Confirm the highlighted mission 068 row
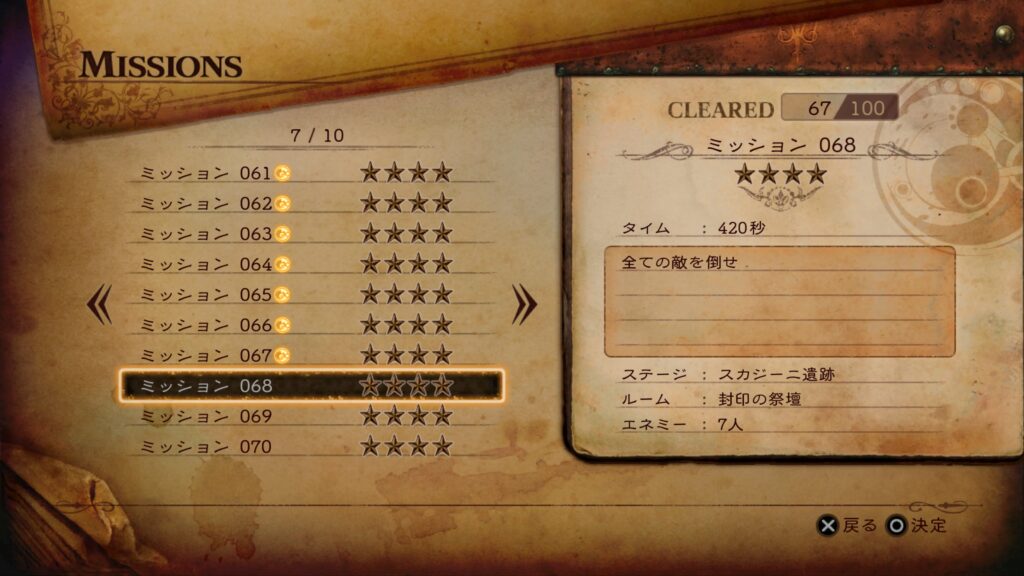1024x576 pixels. tap(310, 385)
